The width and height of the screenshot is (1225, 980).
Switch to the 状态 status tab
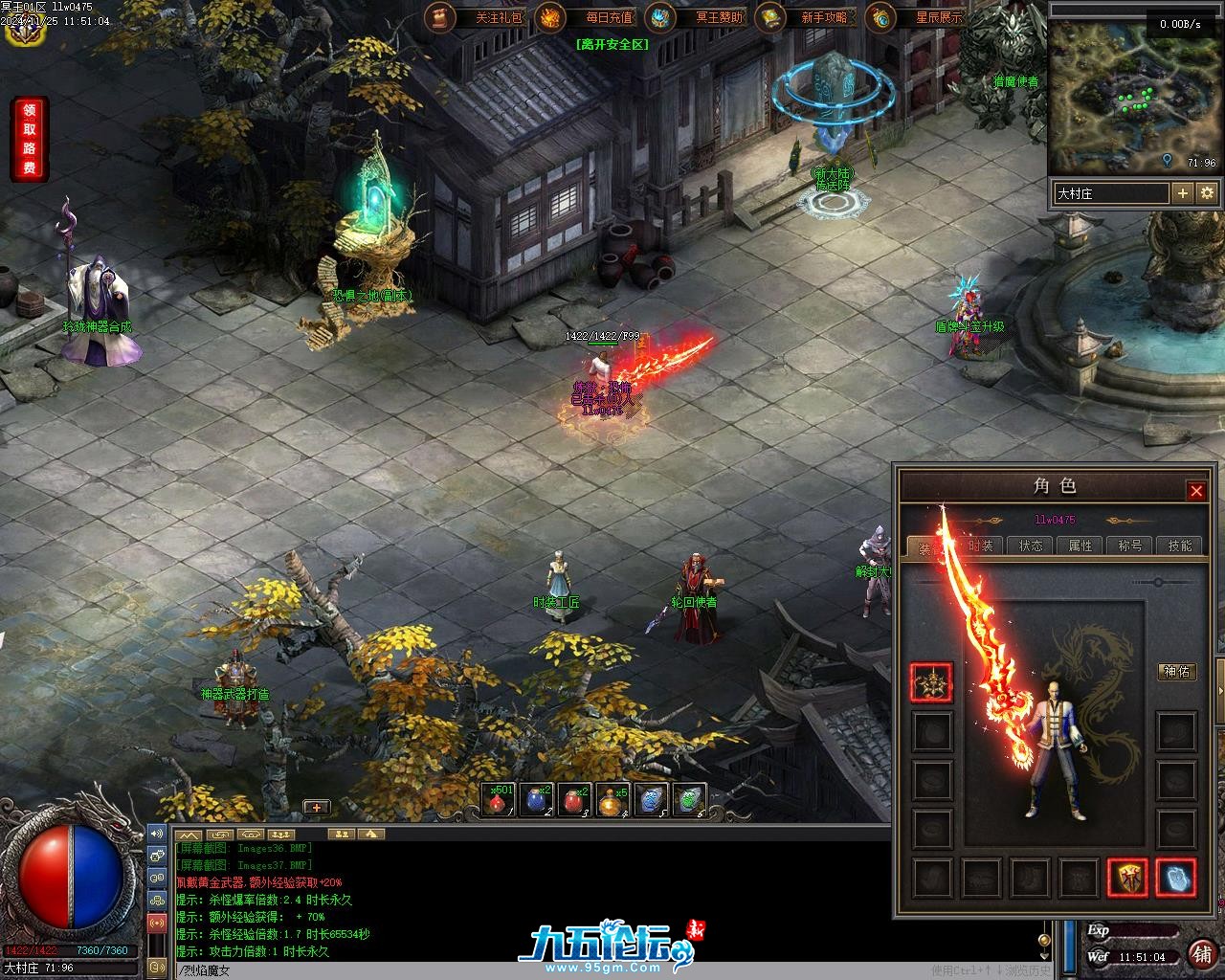tap(1031, 546)
